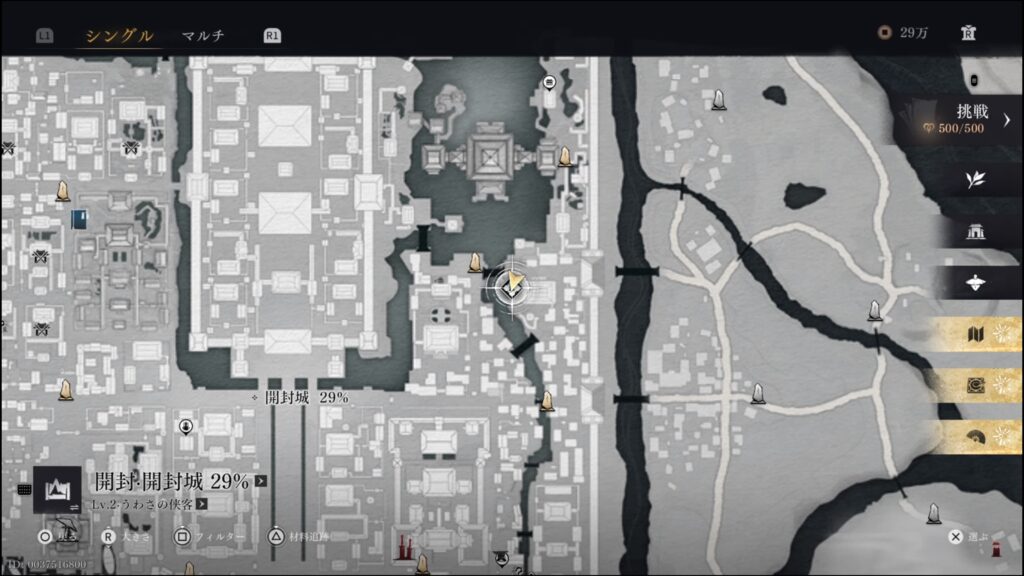Select the pavilion building side entry
The image size is (1024, 576).
click(976, 232)
